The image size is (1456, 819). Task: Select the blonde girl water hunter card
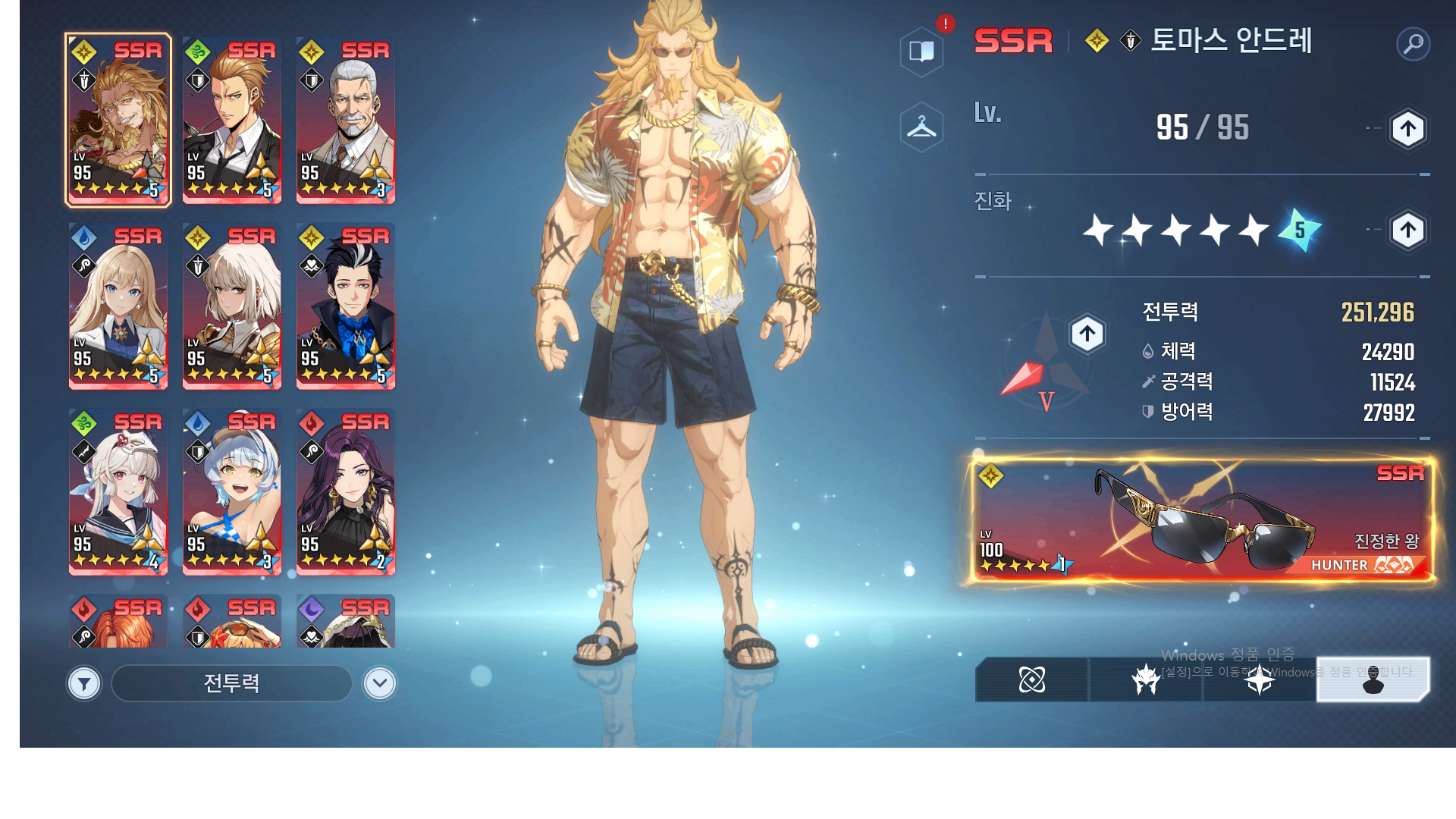click(118, 306)
